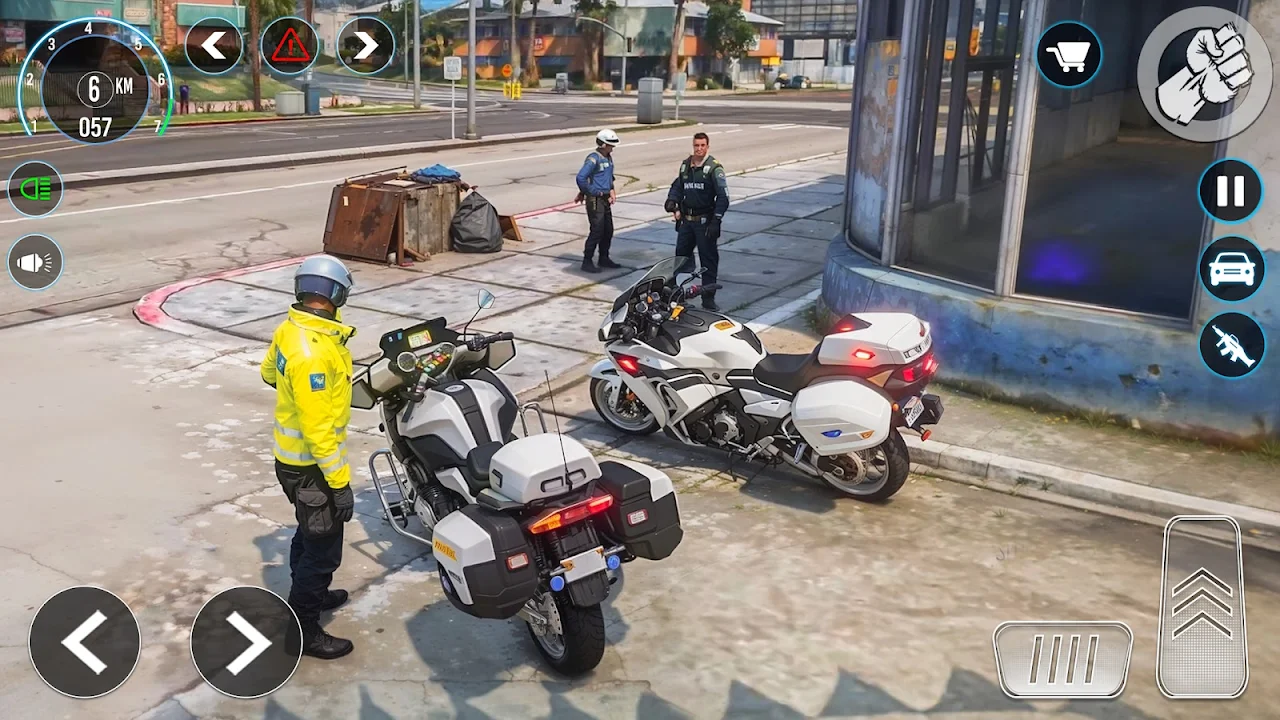Open the shopping cart store
The height and width of the screenshot is (720, 1280).
pos(1069,54)
